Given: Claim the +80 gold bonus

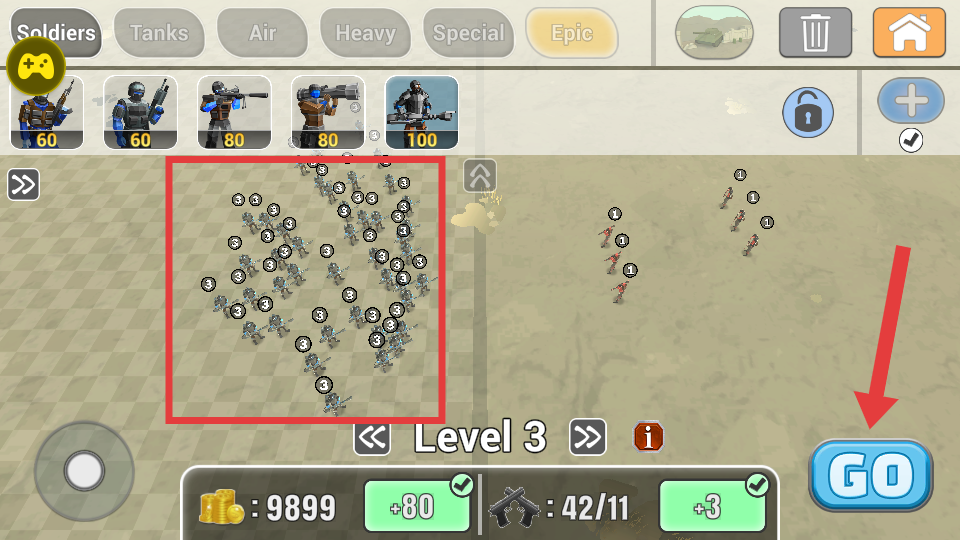Looking at the screenshot, I should coord(416,507).
